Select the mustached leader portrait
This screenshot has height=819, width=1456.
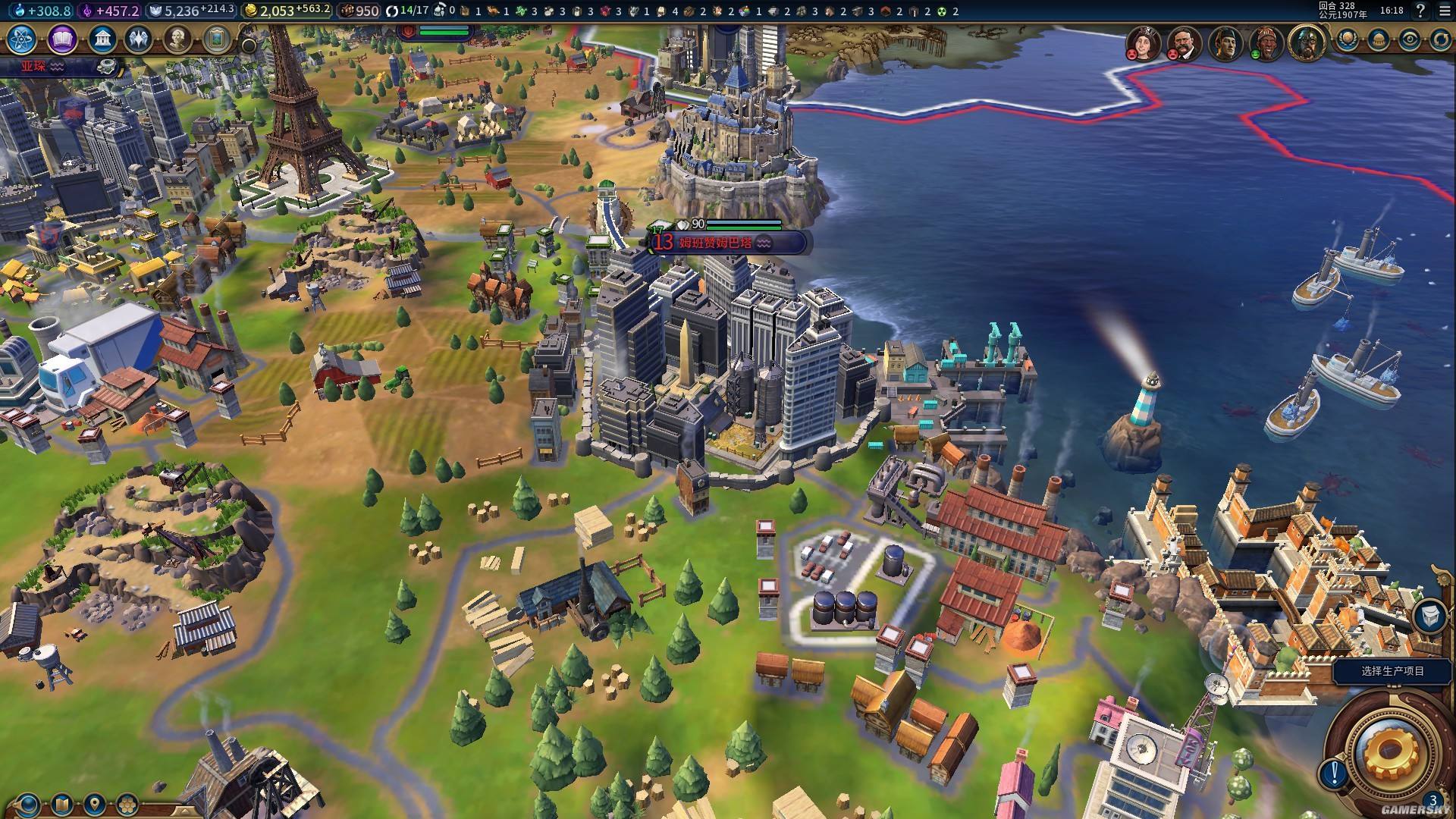1181,42
